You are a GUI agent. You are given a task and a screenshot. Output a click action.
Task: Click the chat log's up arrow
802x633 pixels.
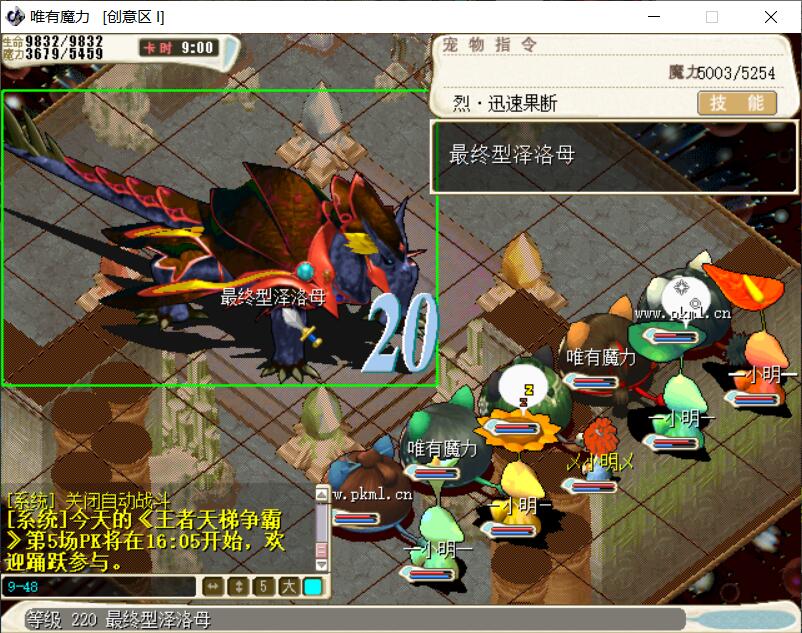click(x=322, y=495)
